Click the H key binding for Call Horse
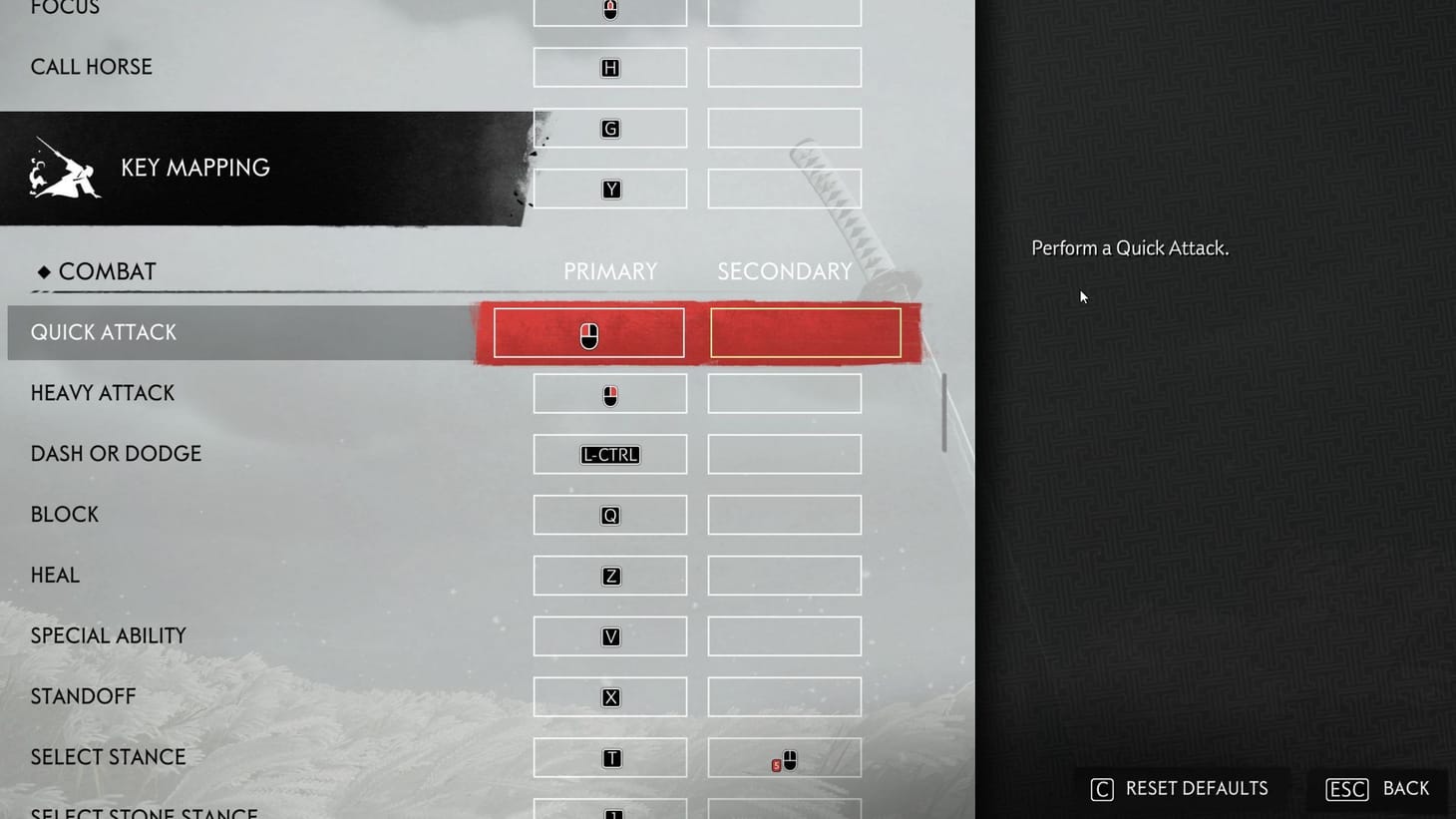This screenshot has width=1456, height=819. pos(609,67)
